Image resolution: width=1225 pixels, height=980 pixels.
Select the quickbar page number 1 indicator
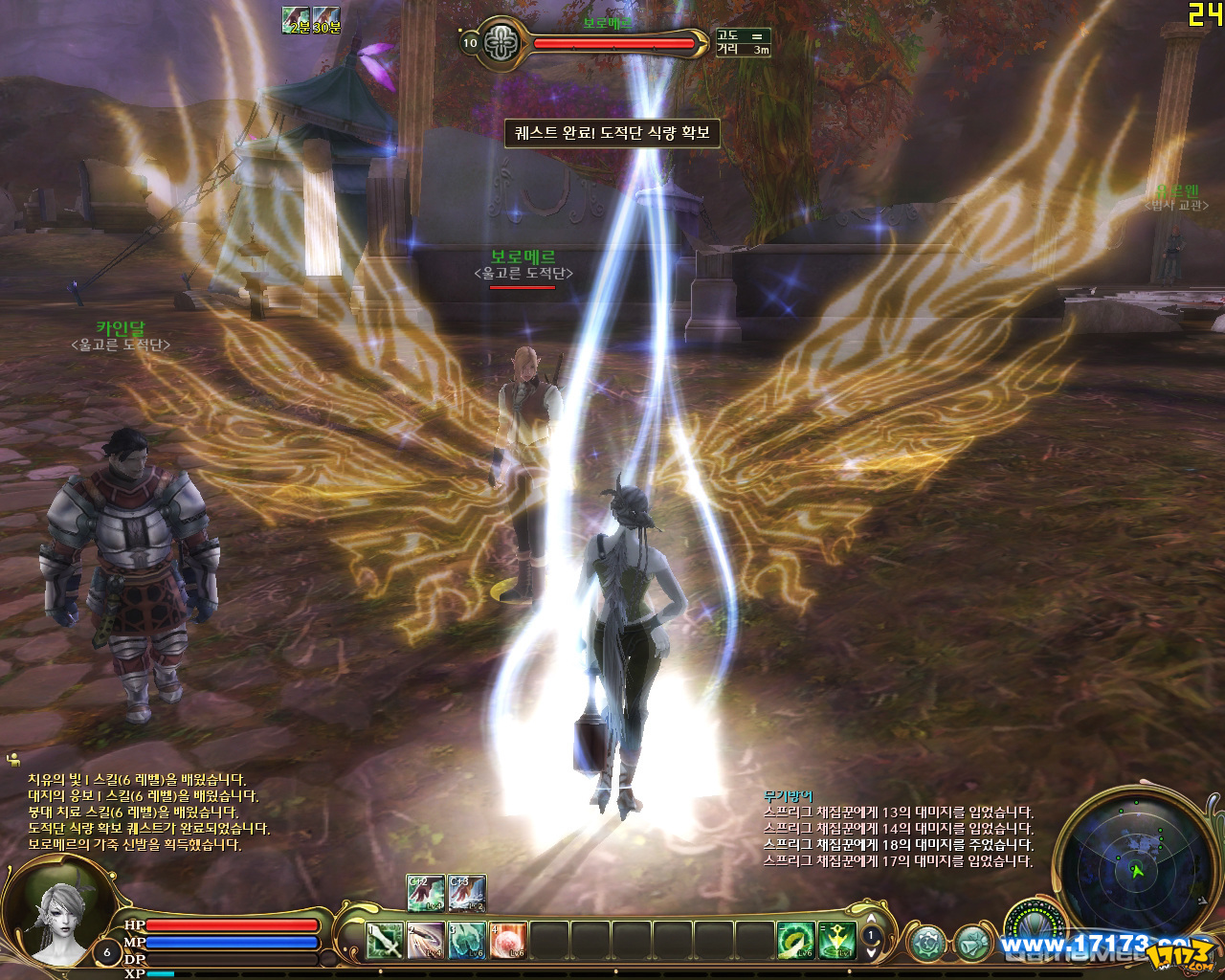(871, 935)
